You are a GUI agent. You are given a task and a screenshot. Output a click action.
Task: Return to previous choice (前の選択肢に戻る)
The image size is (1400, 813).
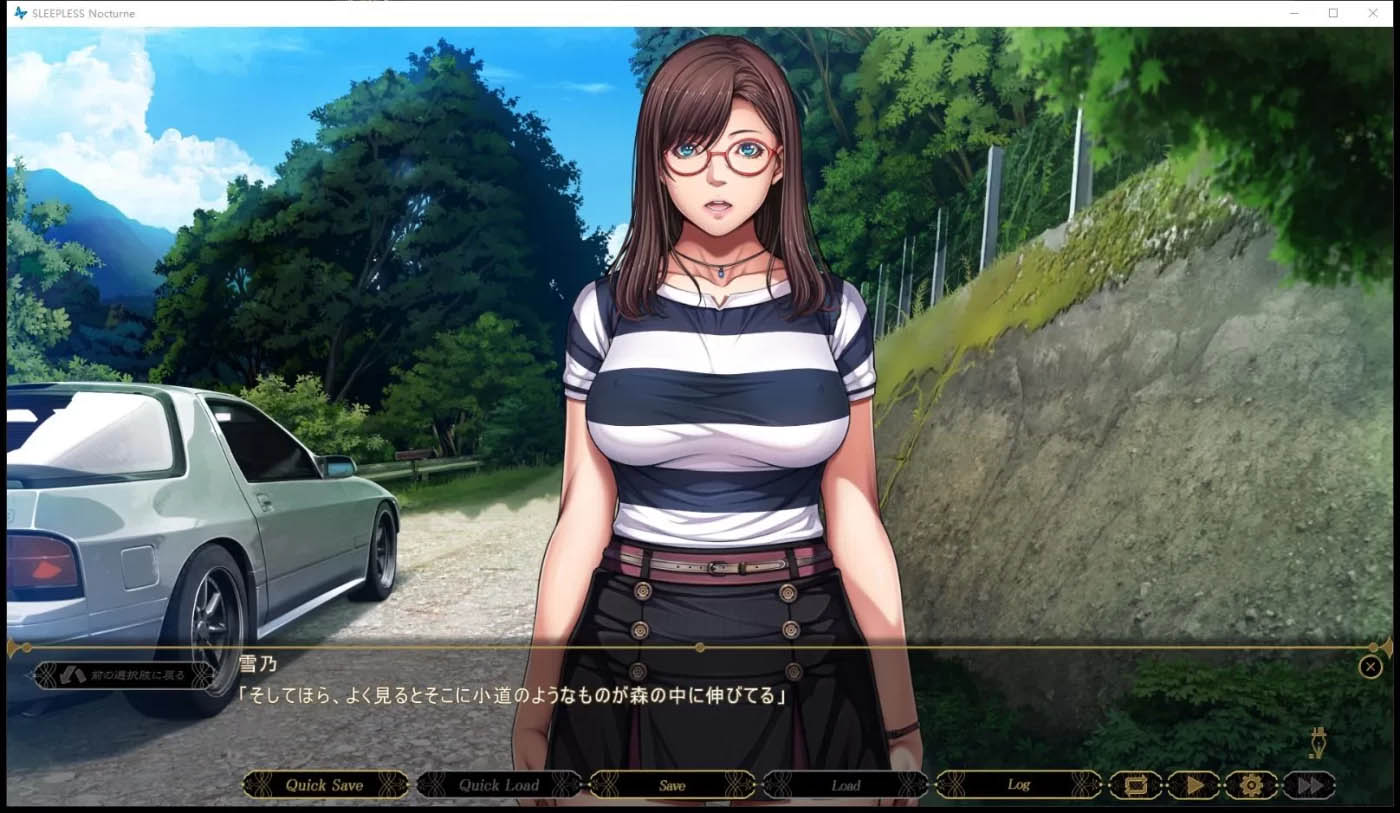pyautogui.click(x=124, y=675)
